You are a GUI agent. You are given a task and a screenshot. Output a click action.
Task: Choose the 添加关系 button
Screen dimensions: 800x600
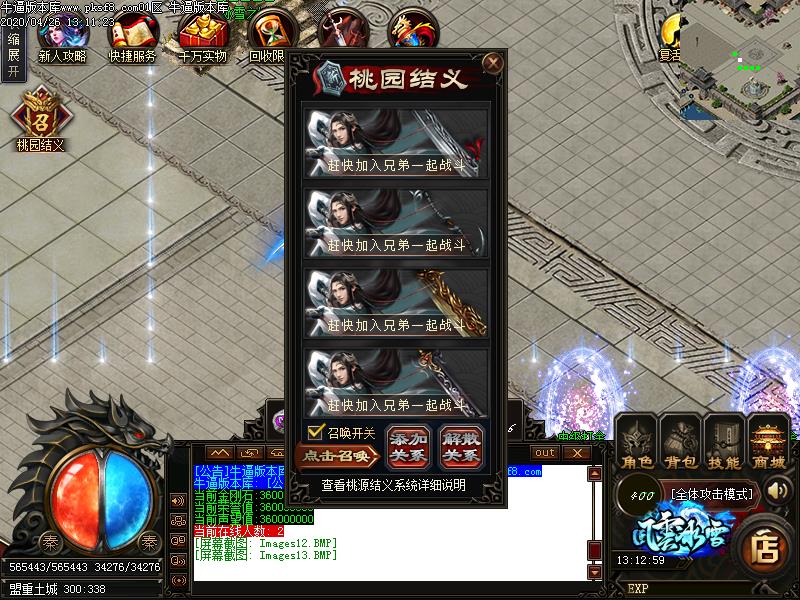pos(407,448)
